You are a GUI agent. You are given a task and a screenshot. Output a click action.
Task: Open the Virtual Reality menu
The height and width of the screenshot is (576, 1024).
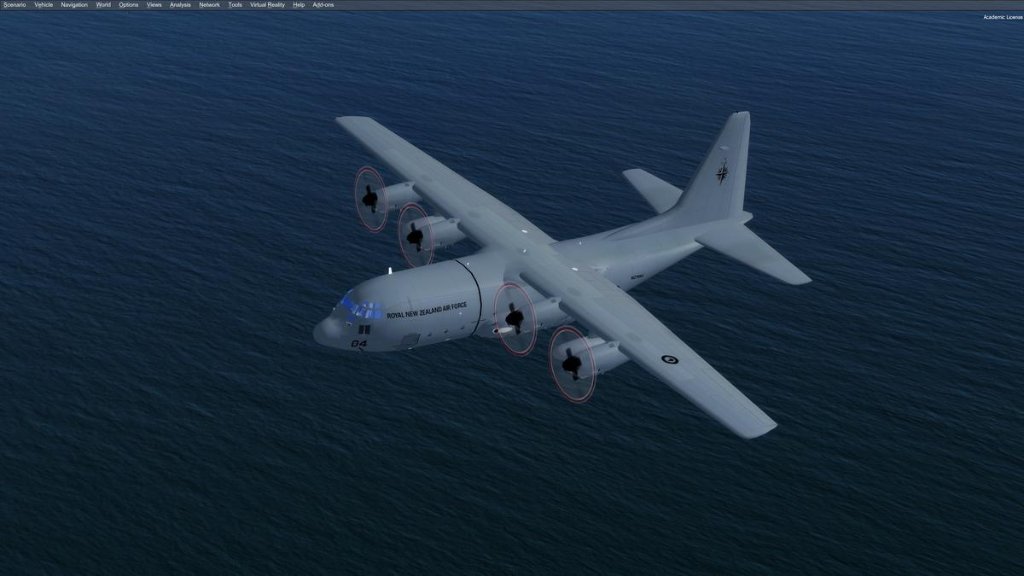point(267,5)
